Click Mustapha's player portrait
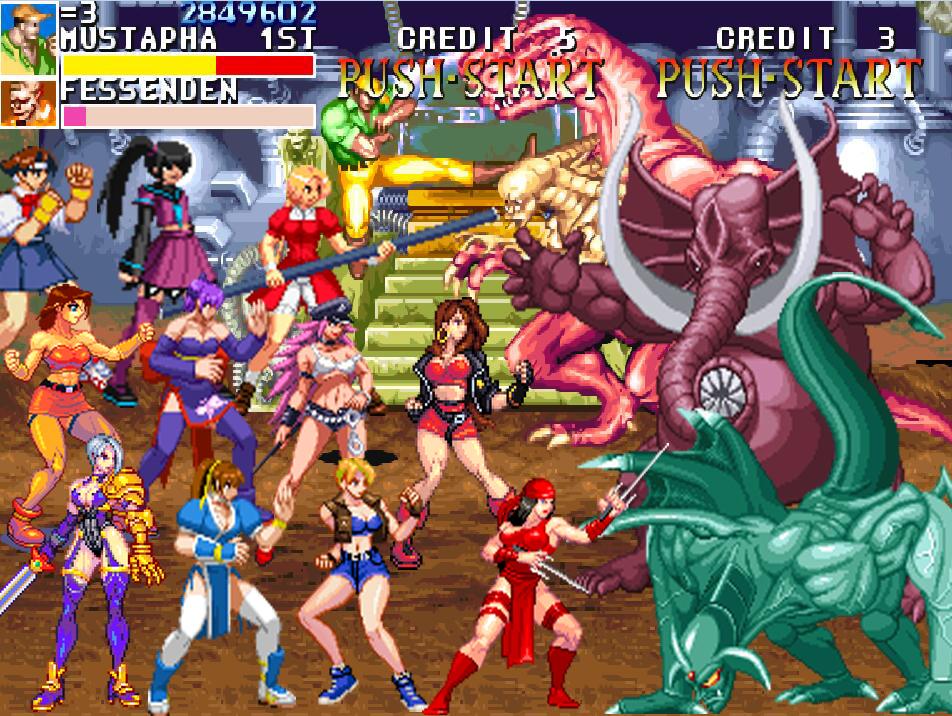This screenshot has height=716, width=952. pyautogui.click(x=28, y=38)
